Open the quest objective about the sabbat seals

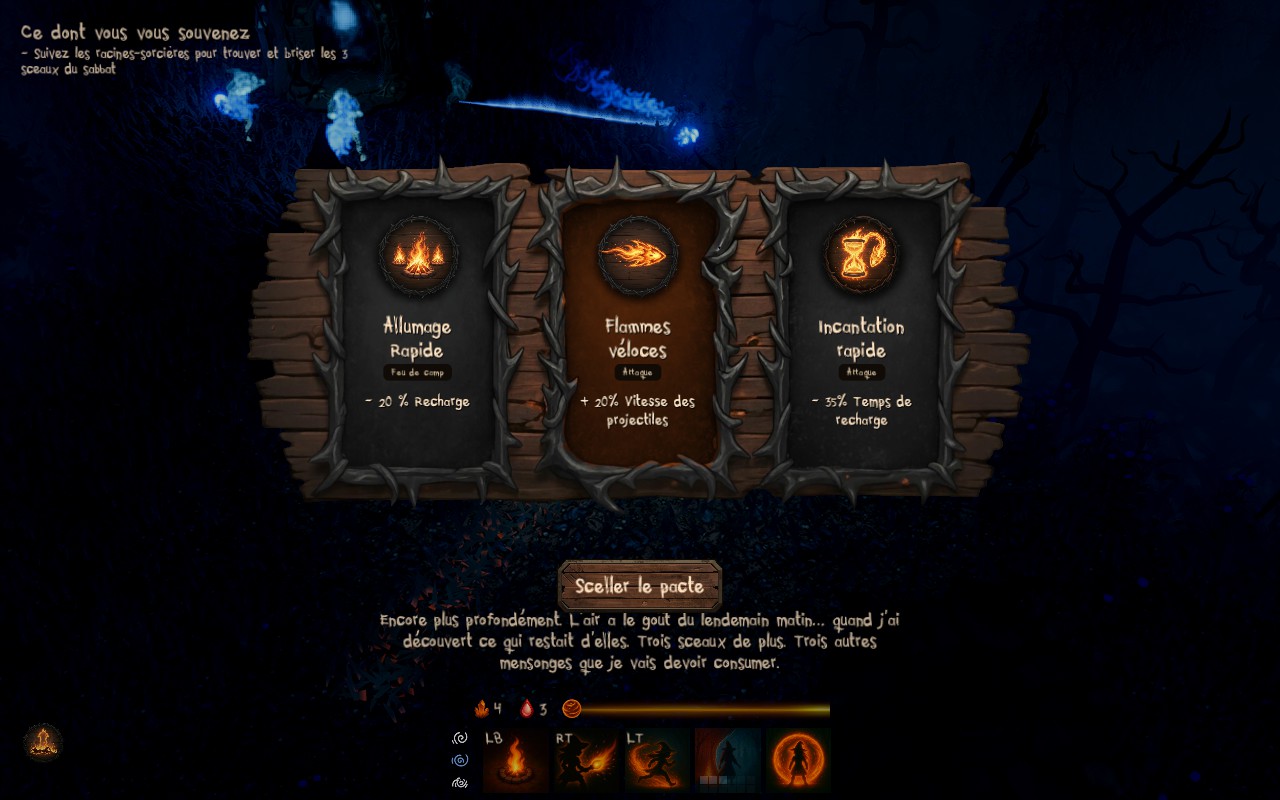coord(184,61)
